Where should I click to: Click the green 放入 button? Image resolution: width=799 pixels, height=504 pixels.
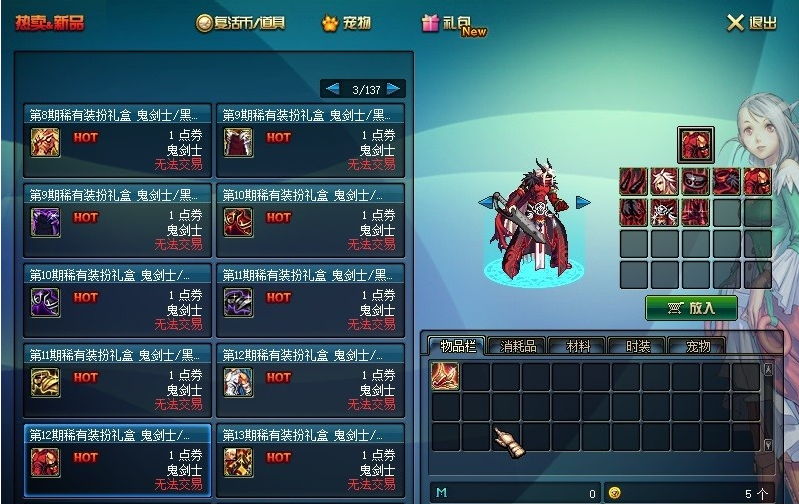click(691, 308)
